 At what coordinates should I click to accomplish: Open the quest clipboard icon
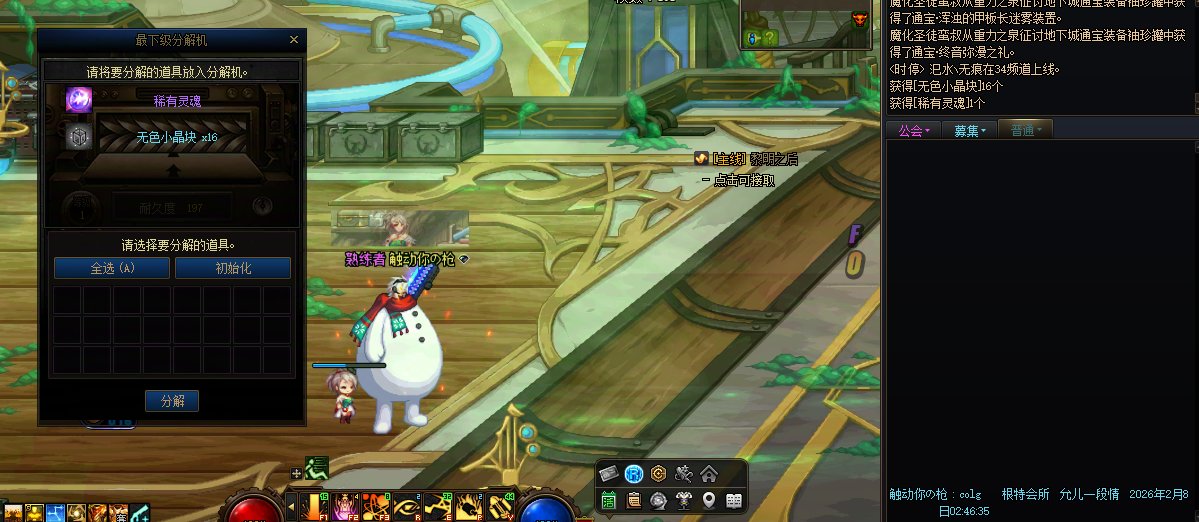(x=634, y=500)
